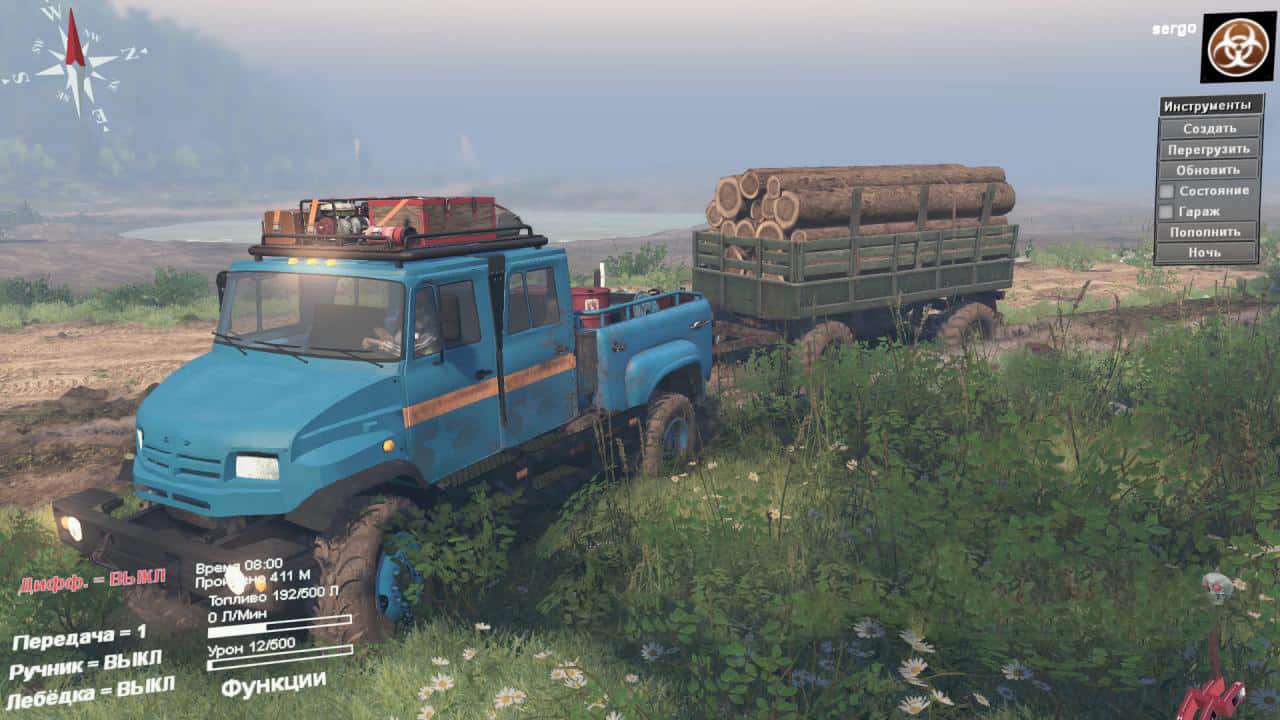This screenshot has height=720, width=1280.
Task: Toggle the Дифф. differential lock
Action: pyautogui.click(x=91, y=582)
